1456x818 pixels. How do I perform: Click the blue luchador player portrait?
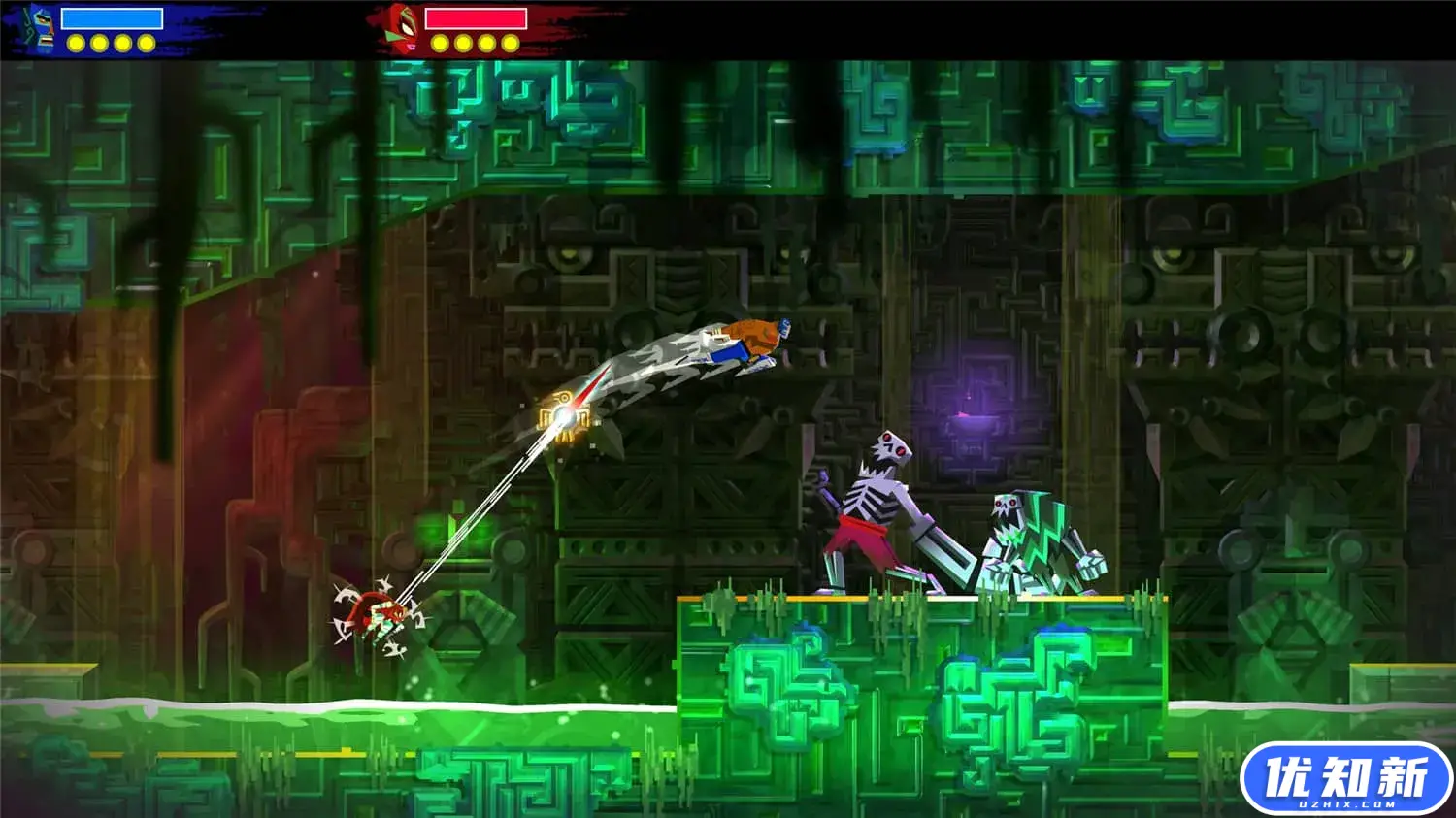click(x=40, y=28)
